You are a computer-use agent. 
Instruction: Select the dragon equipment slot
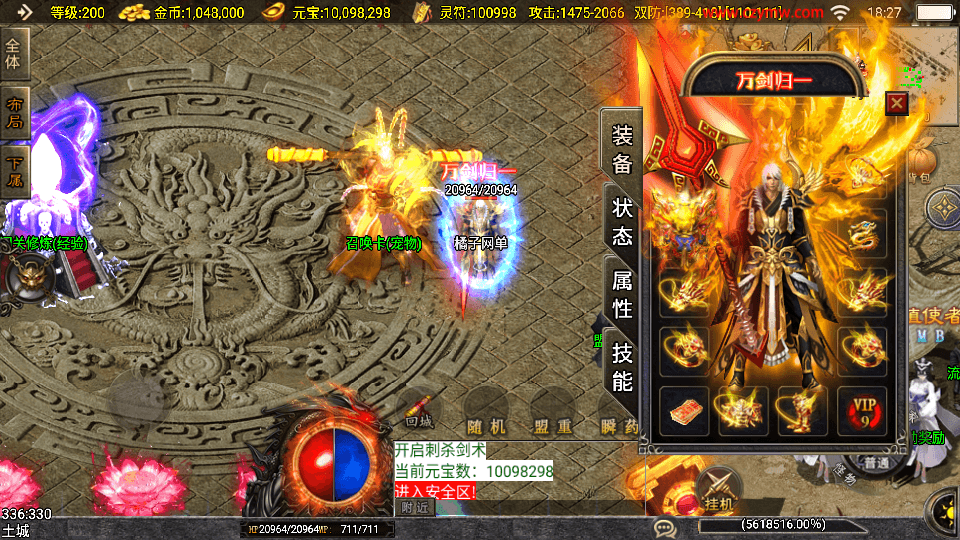(861, 234)
